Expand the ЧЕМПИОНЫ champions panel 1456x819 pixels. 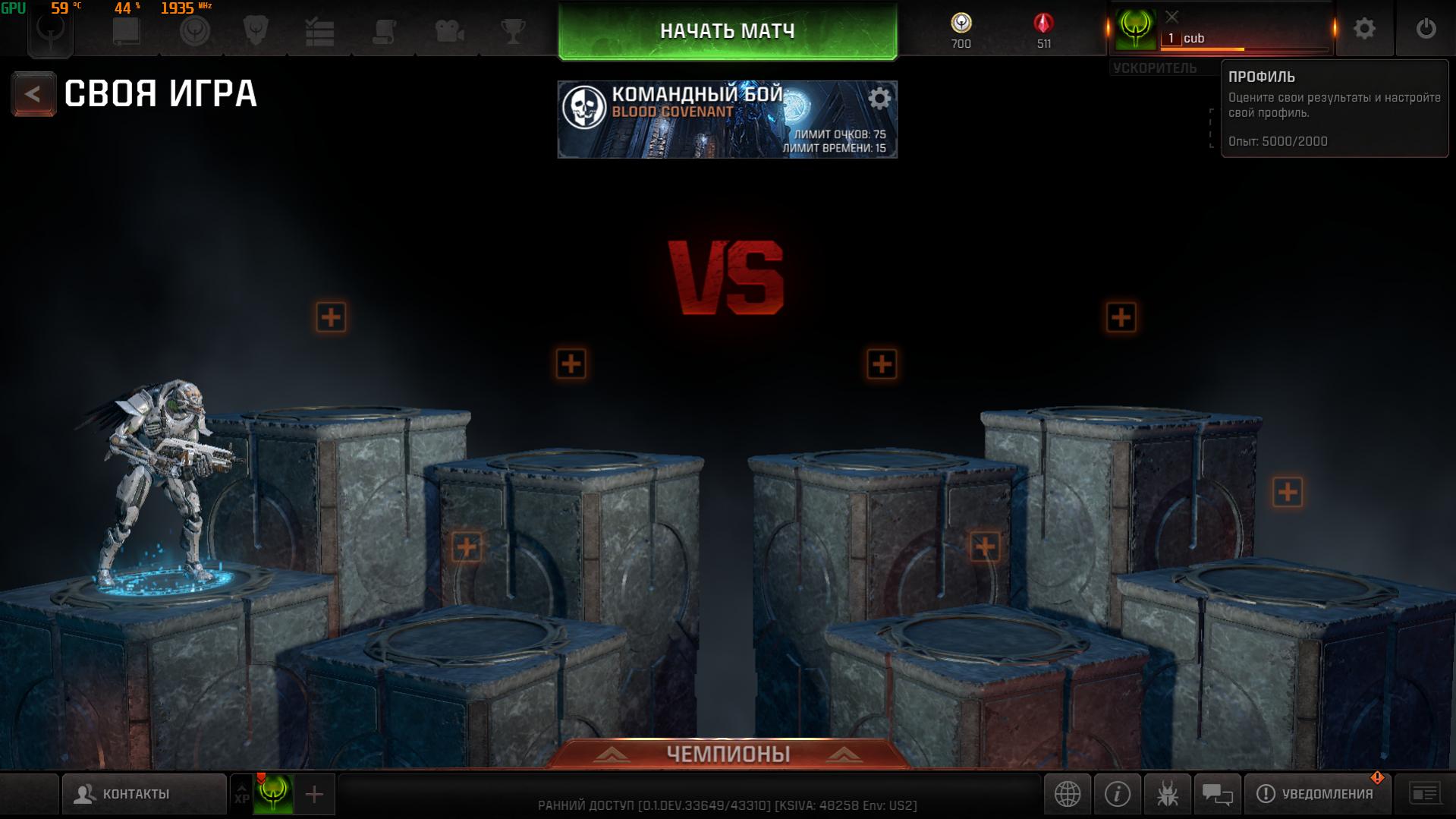click(x=728, y=754)
